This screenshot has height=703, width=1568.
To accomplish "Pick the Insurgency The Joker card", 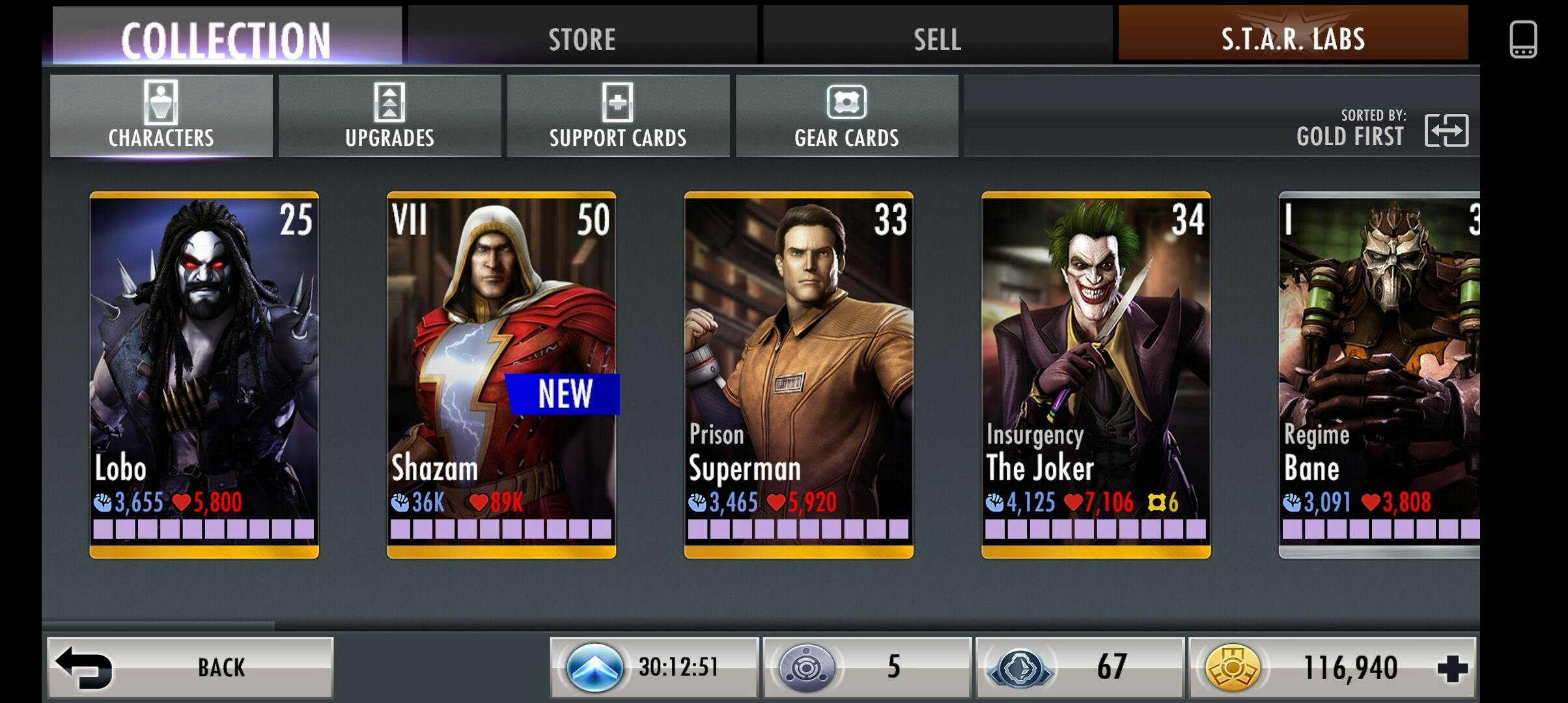I will [x=1096, y=374].
